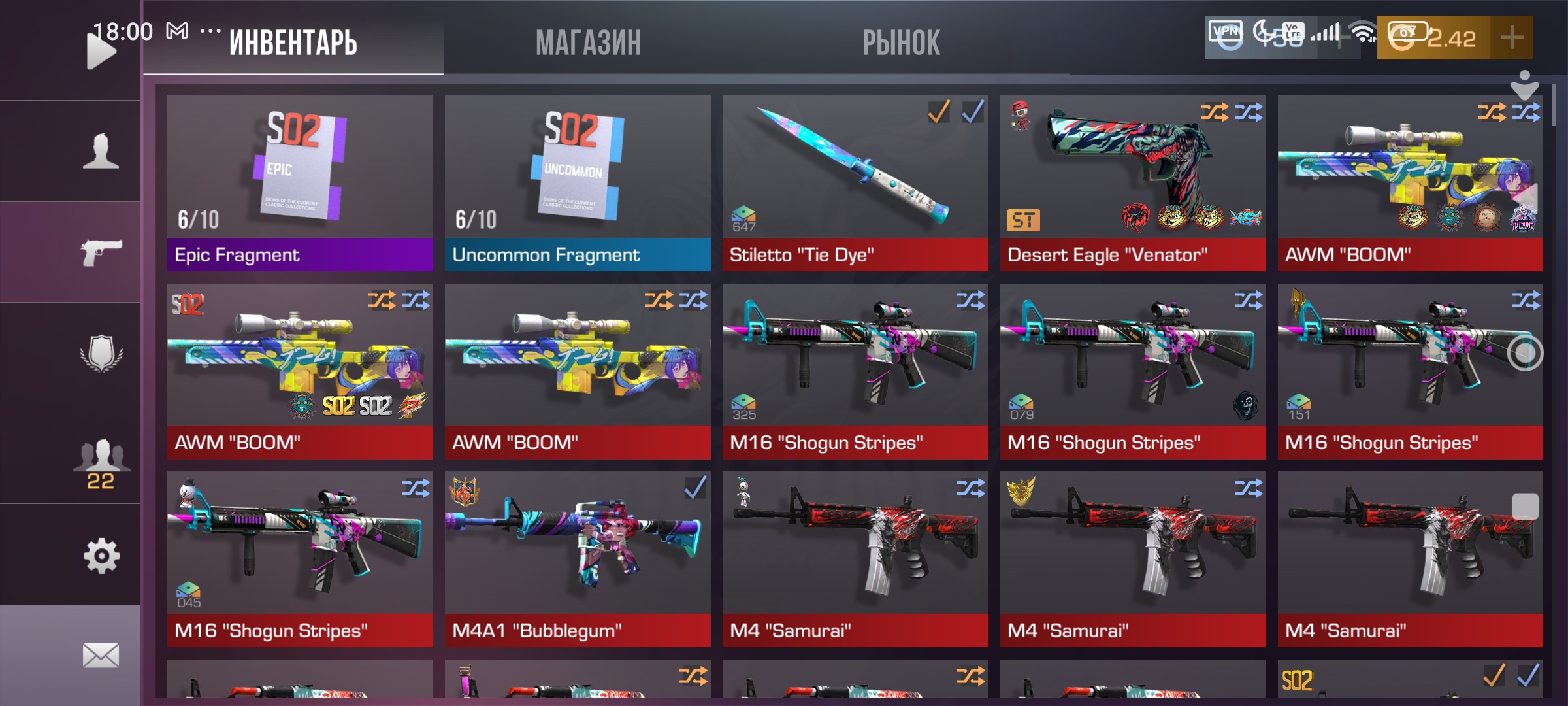Pick the M4A1 "Bubblegum" skin
The width and height of the screenshot is (1568, 706).
(578, 559)
